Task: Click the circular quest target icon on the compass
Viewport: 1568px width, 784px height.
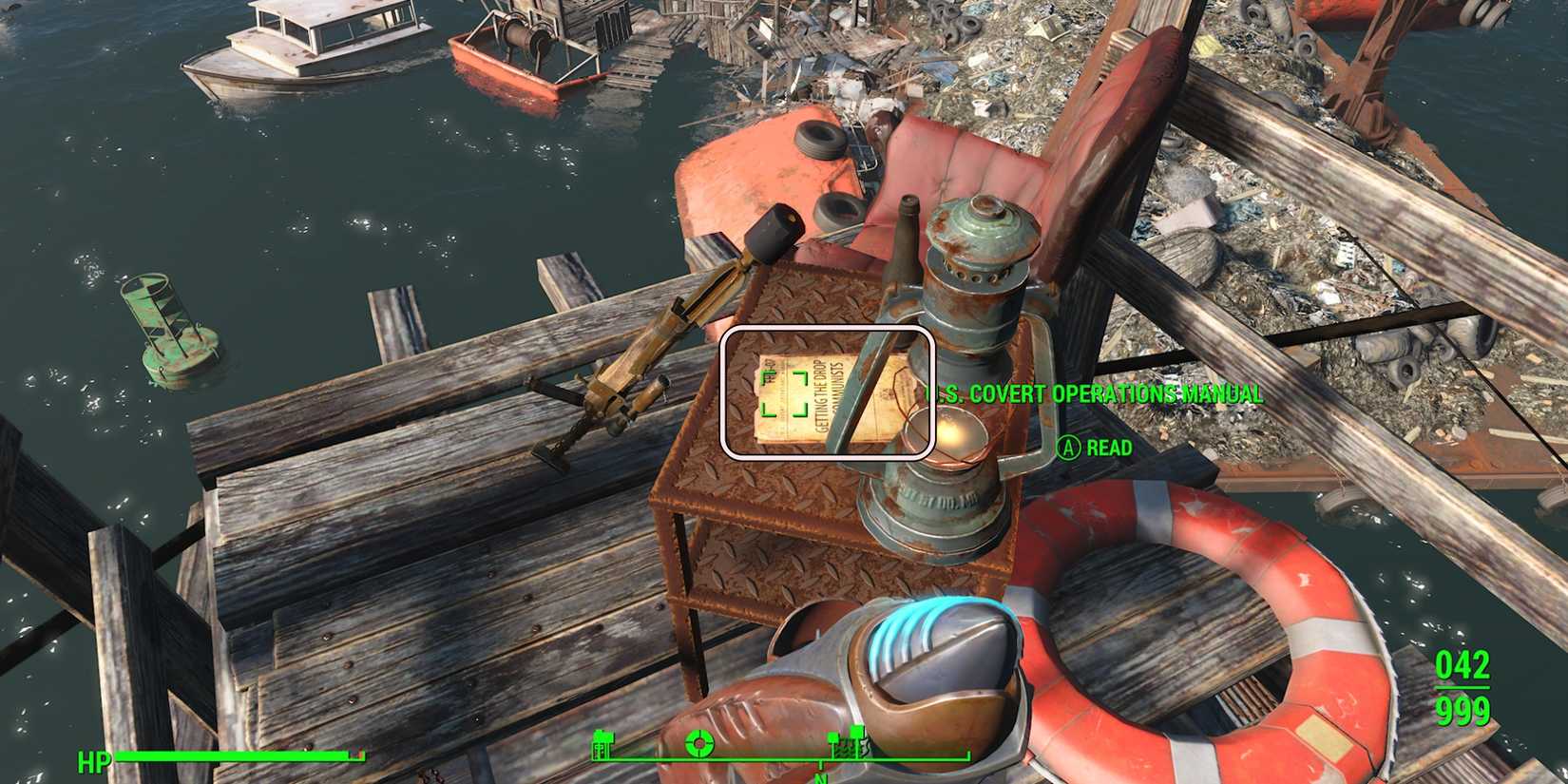Action: [x=699, y=742]
